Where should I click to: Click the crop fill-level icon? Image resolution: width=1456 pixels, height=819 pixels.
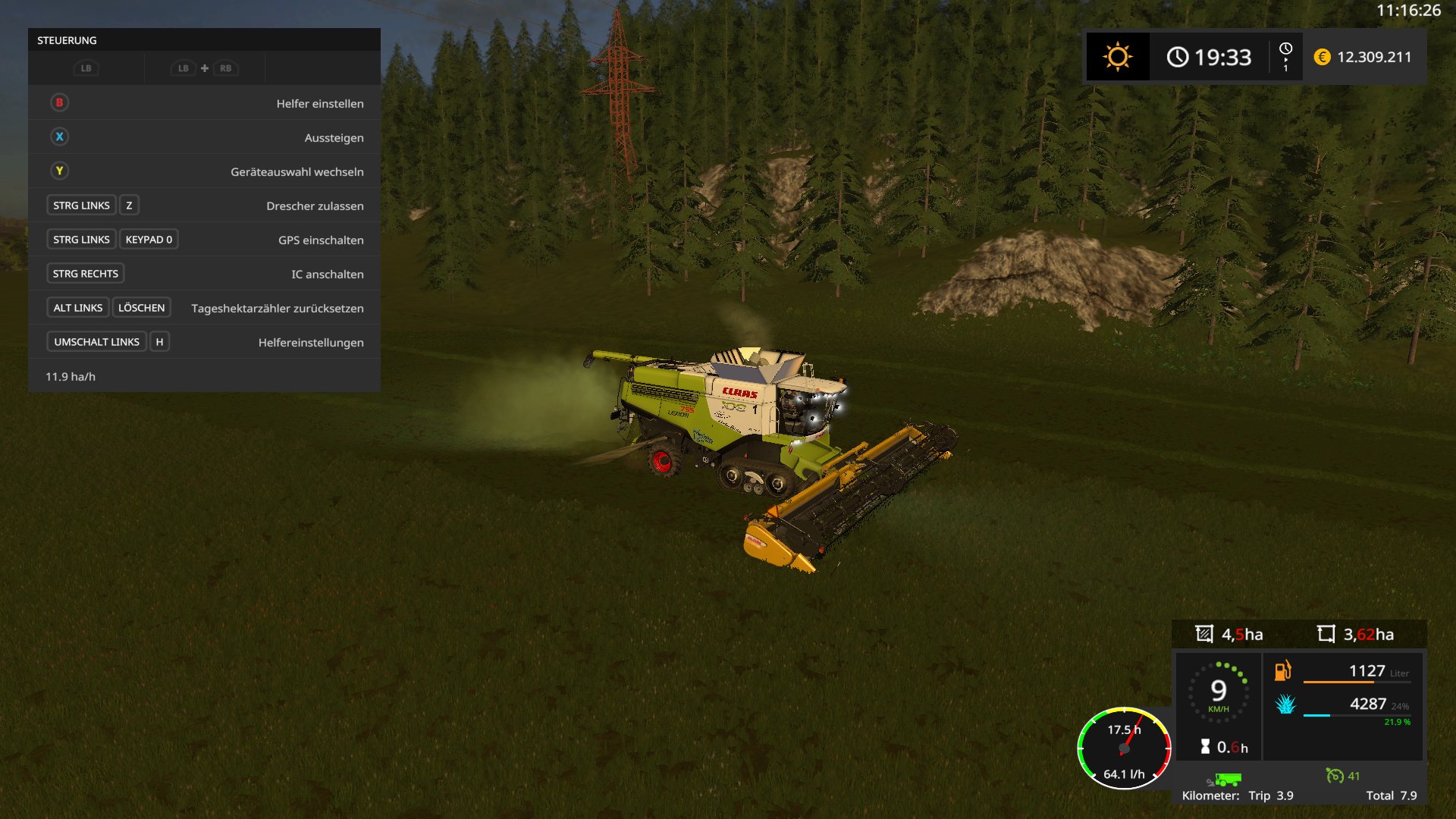click(x=1285, y=704)
